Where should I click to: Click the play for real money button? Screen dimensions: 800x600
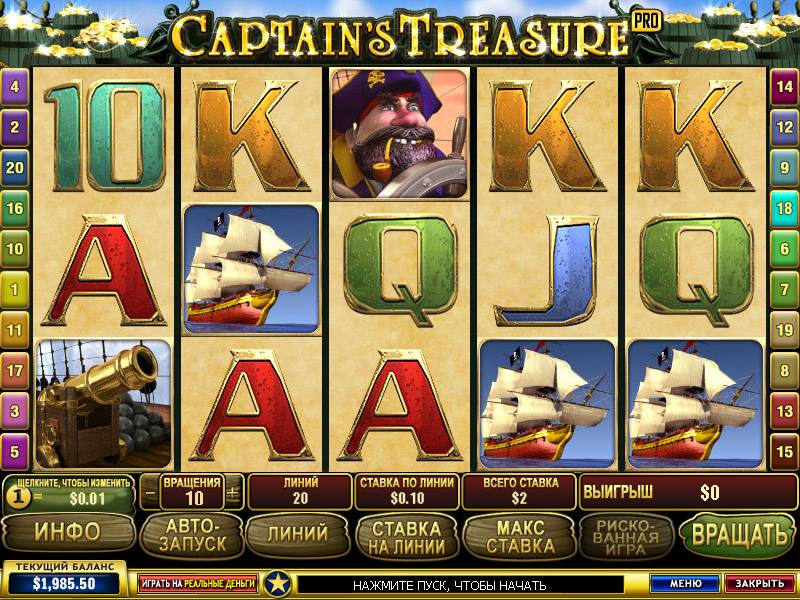[198, 583]
